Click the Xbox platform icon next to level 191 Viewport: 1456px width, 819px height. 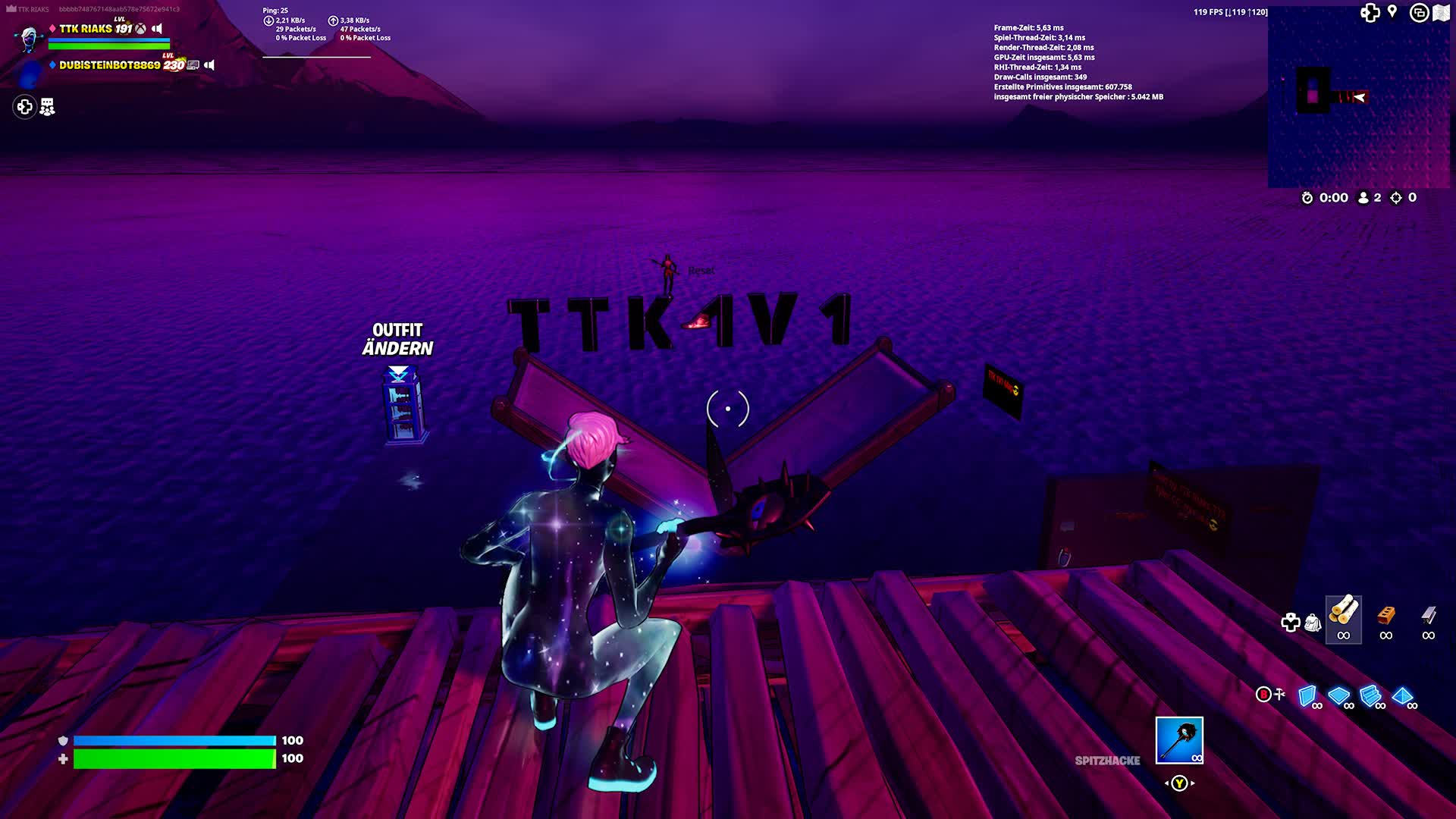click(141, 29)
